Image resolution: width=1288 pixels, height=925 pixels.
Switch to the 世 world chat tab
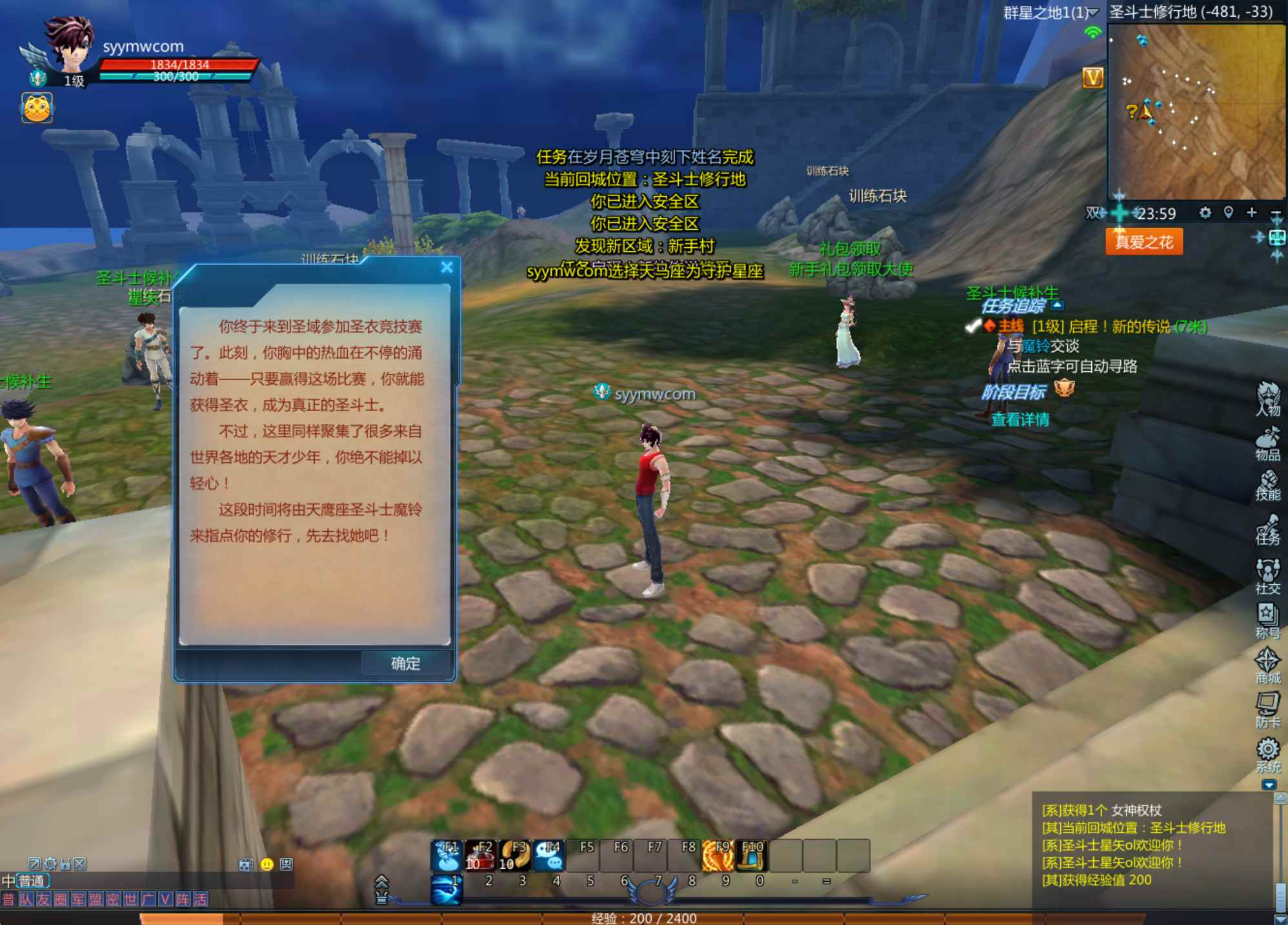pyautogui.click(x=131, y=899)
